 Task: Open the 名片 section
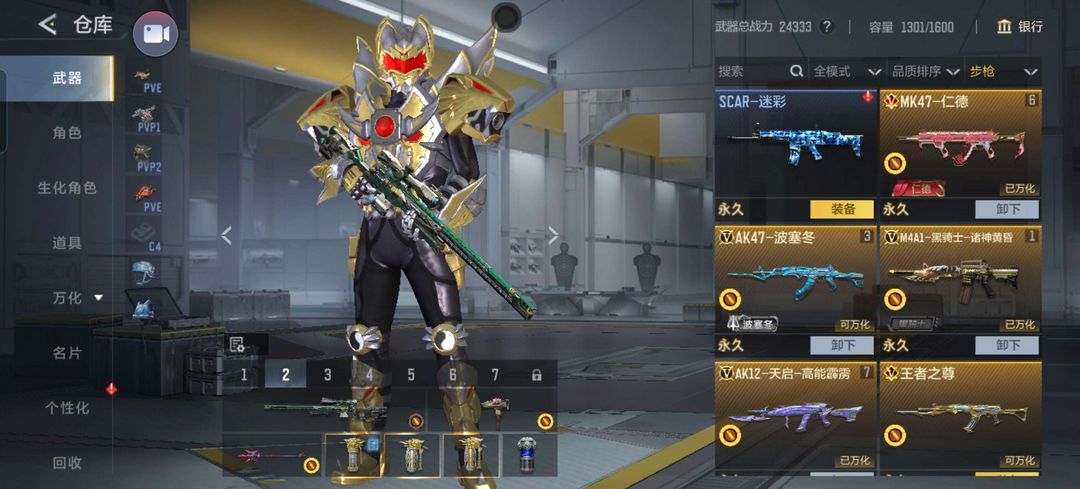[66, 352]
